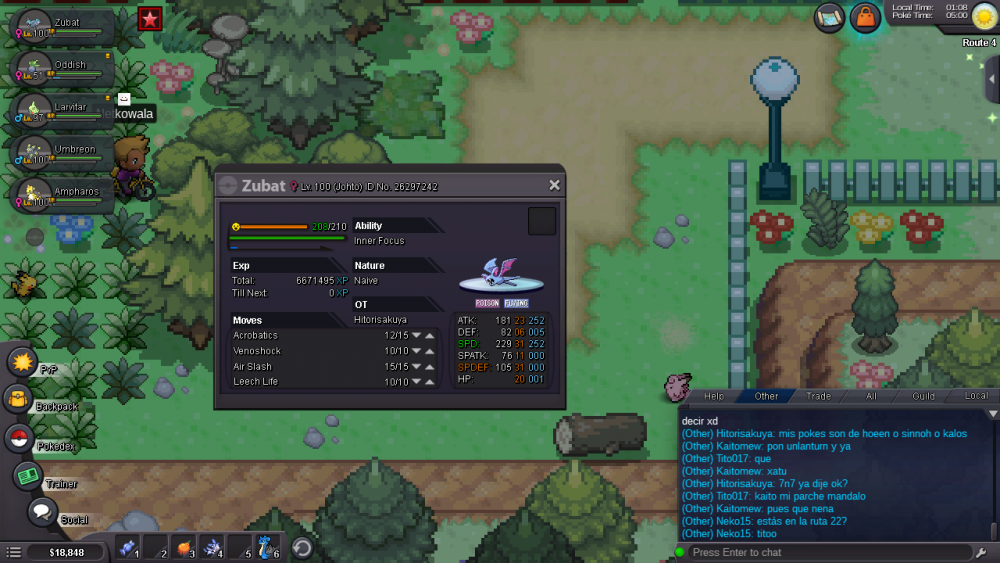
Task: Open the Backpack
Action: [x=18, y=399]
